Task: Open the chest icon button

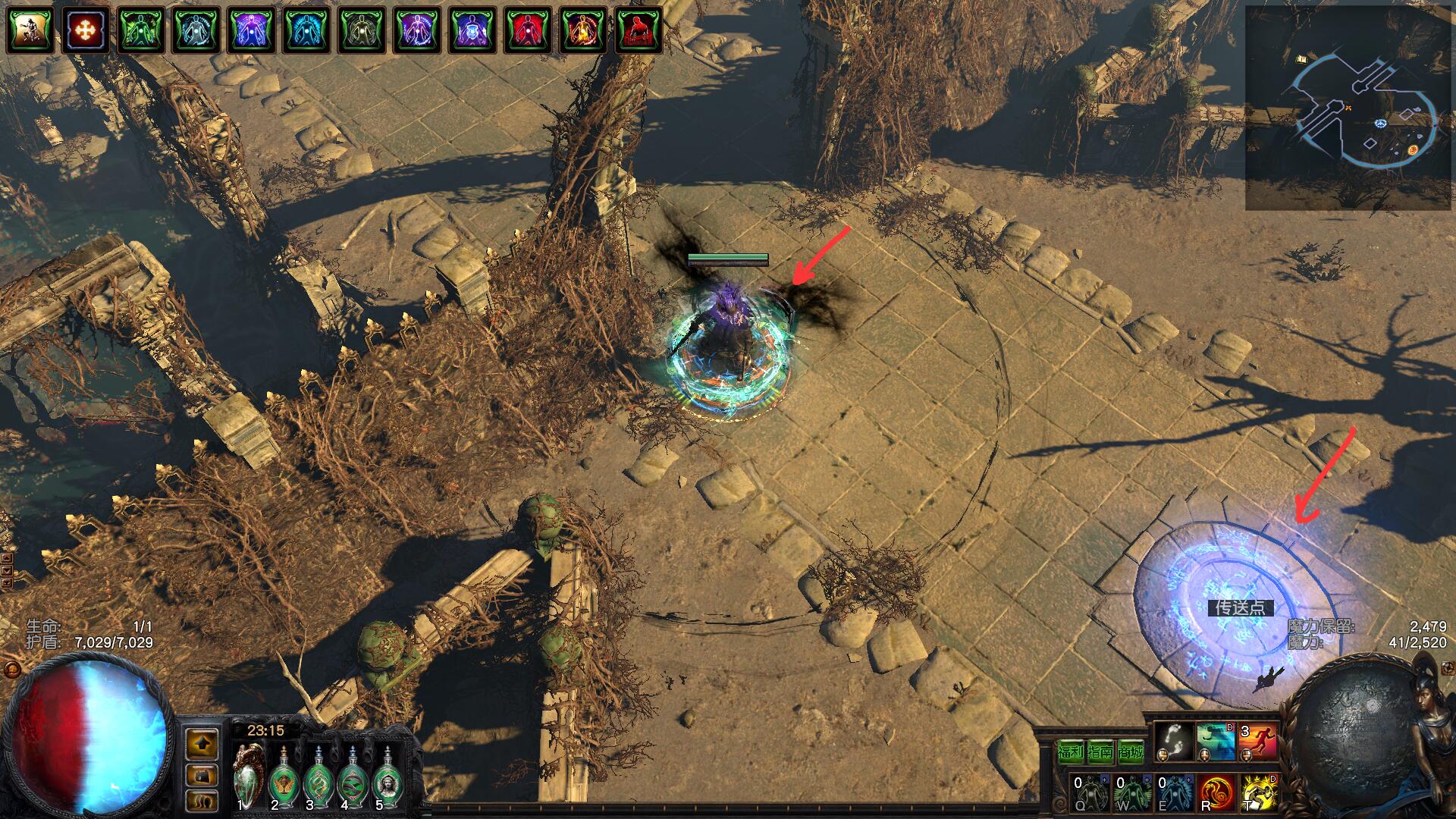Action: [202, 775]
